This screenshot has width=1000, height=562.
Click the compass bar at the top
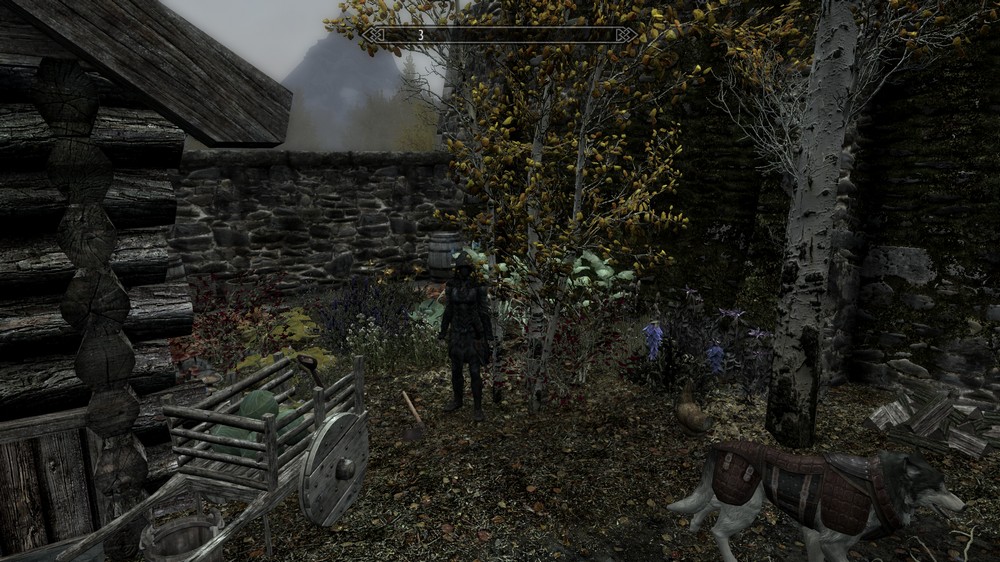tap(499, 35)
